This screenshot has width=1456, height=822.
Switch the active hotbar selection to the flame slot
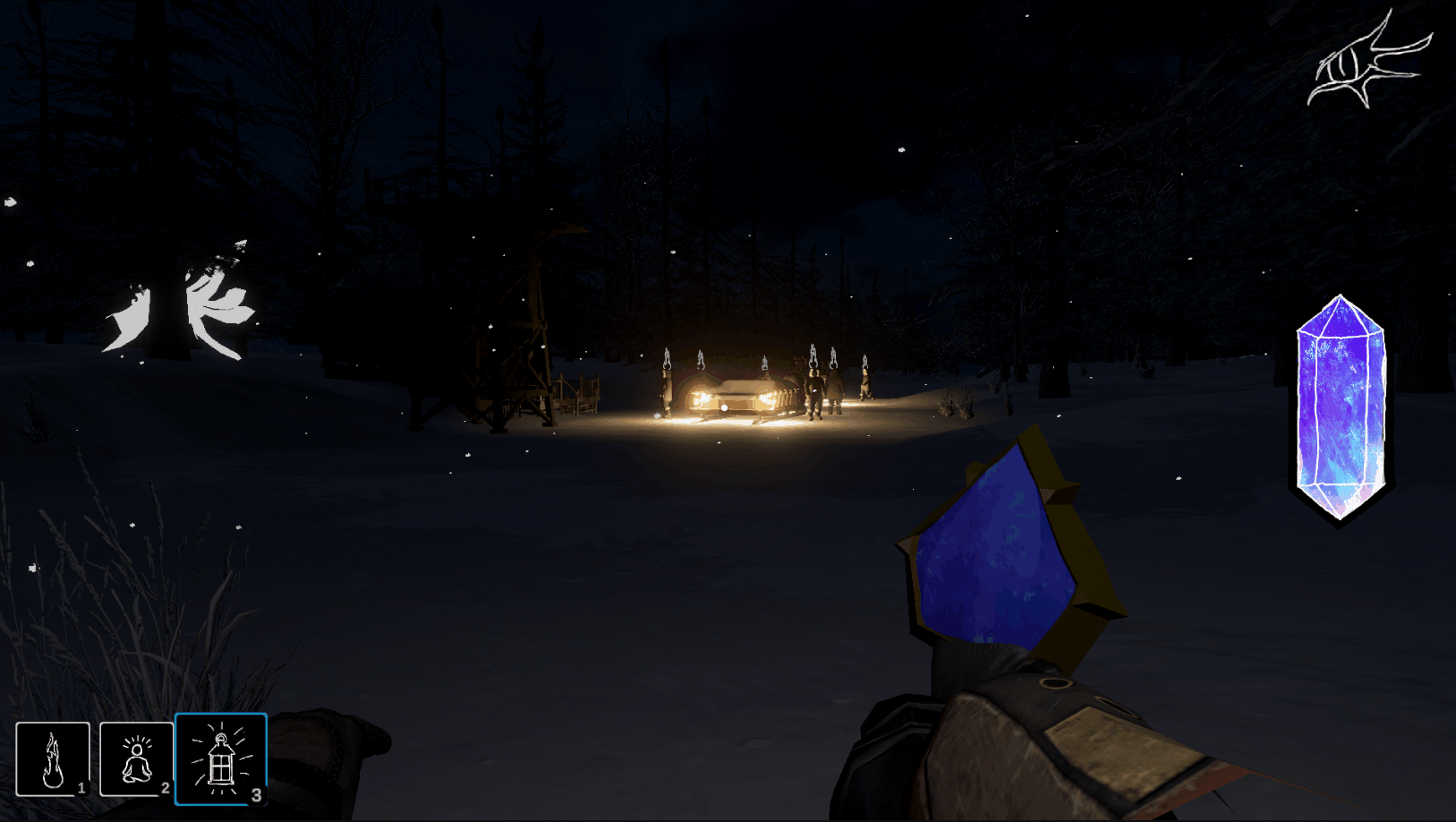coord(55,758)
